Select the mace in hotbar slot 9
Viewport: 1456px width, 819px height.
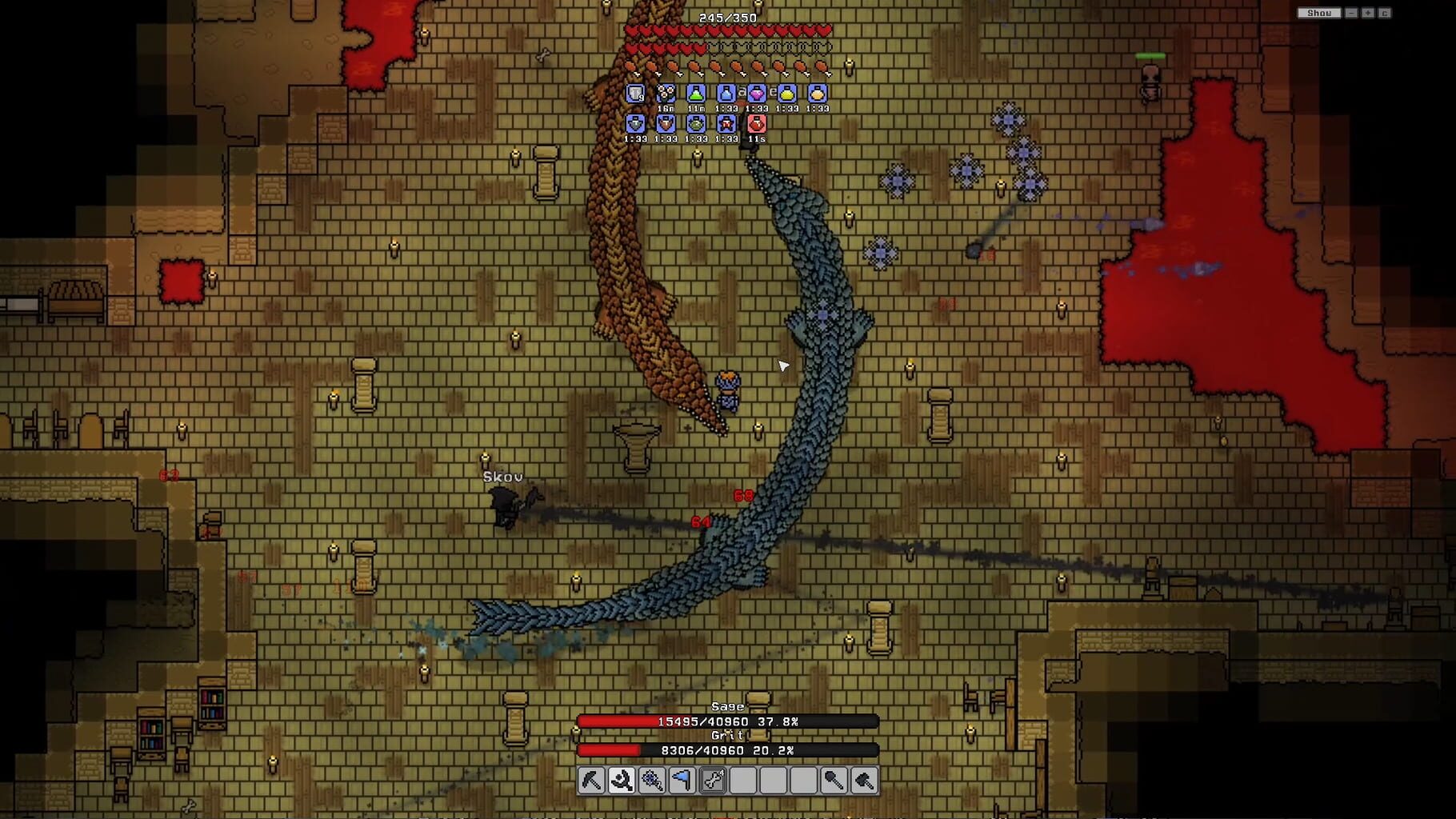tap(833, 782)
